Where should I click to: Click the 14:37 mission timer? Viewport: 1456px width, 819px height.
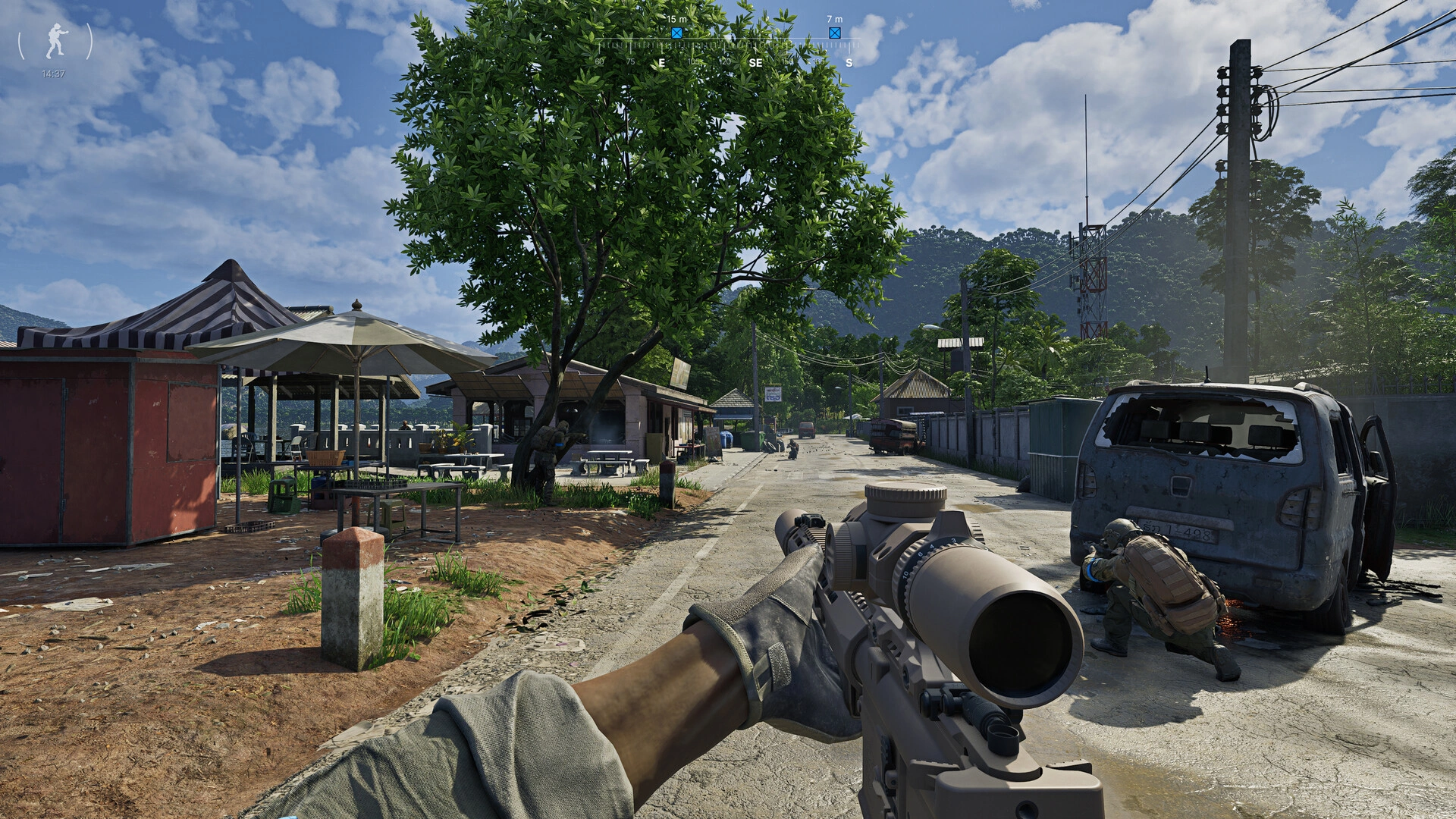click(54, 73)
